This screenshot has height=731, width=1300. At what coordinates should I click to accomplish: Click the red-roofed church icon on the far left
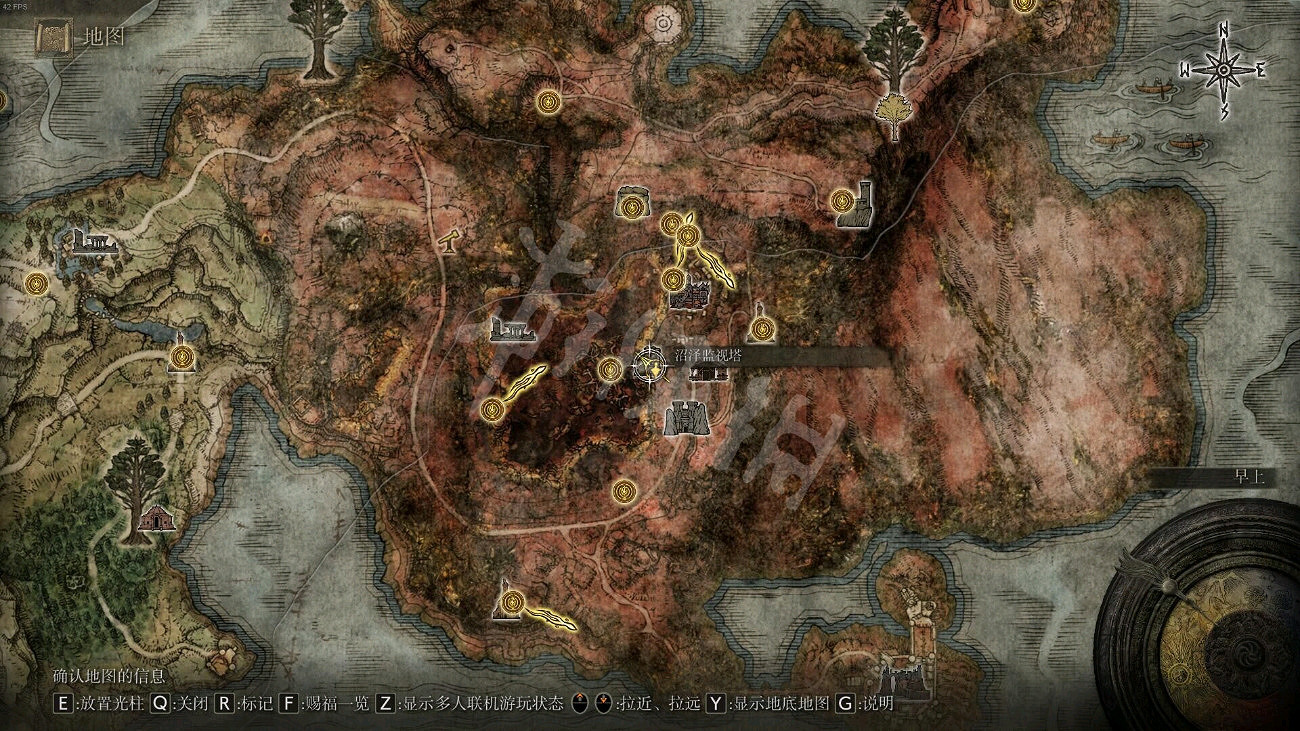click(x=155, y=519)
